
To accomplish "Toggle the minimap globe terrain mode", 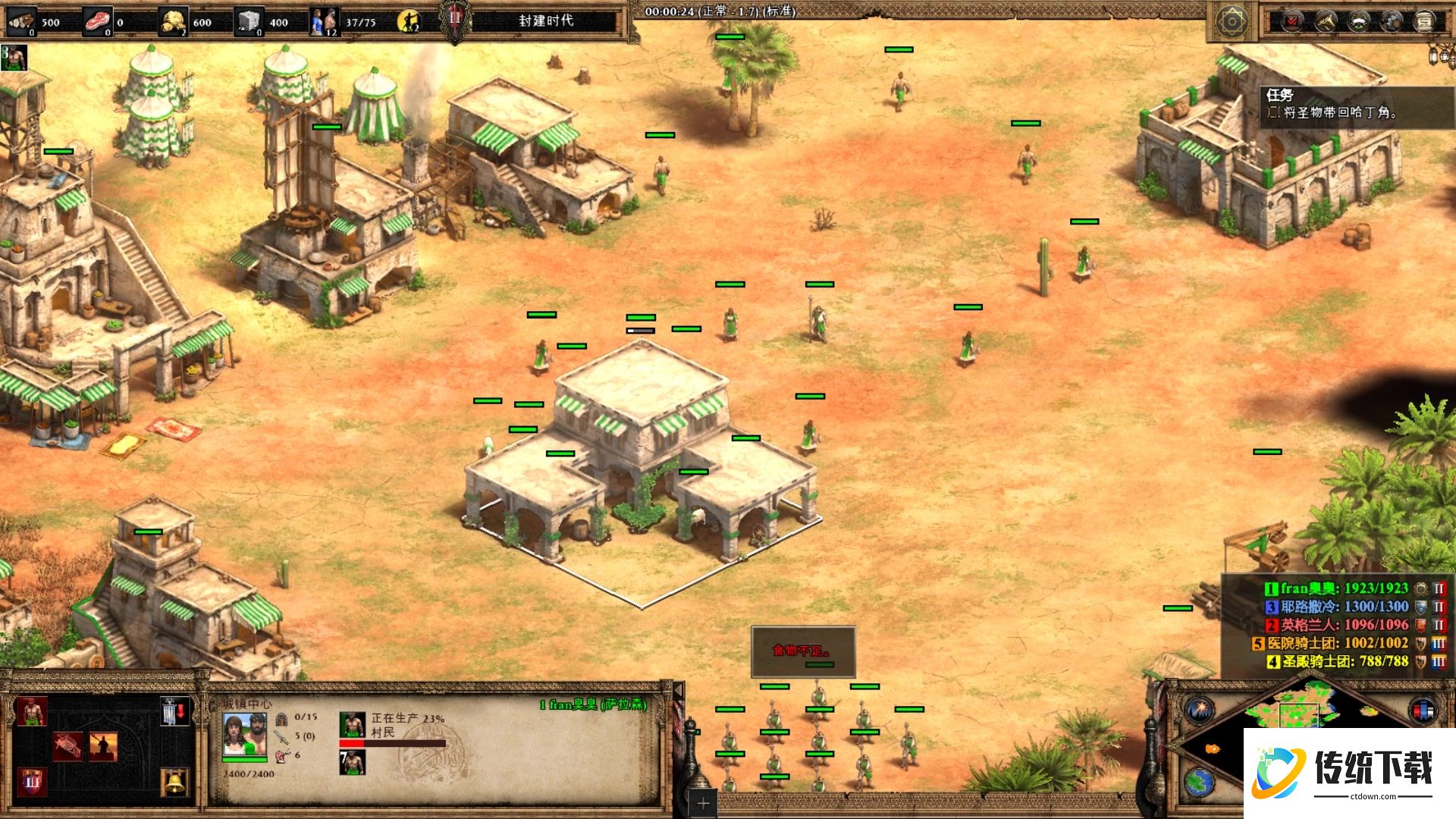I will point(1200,782).
